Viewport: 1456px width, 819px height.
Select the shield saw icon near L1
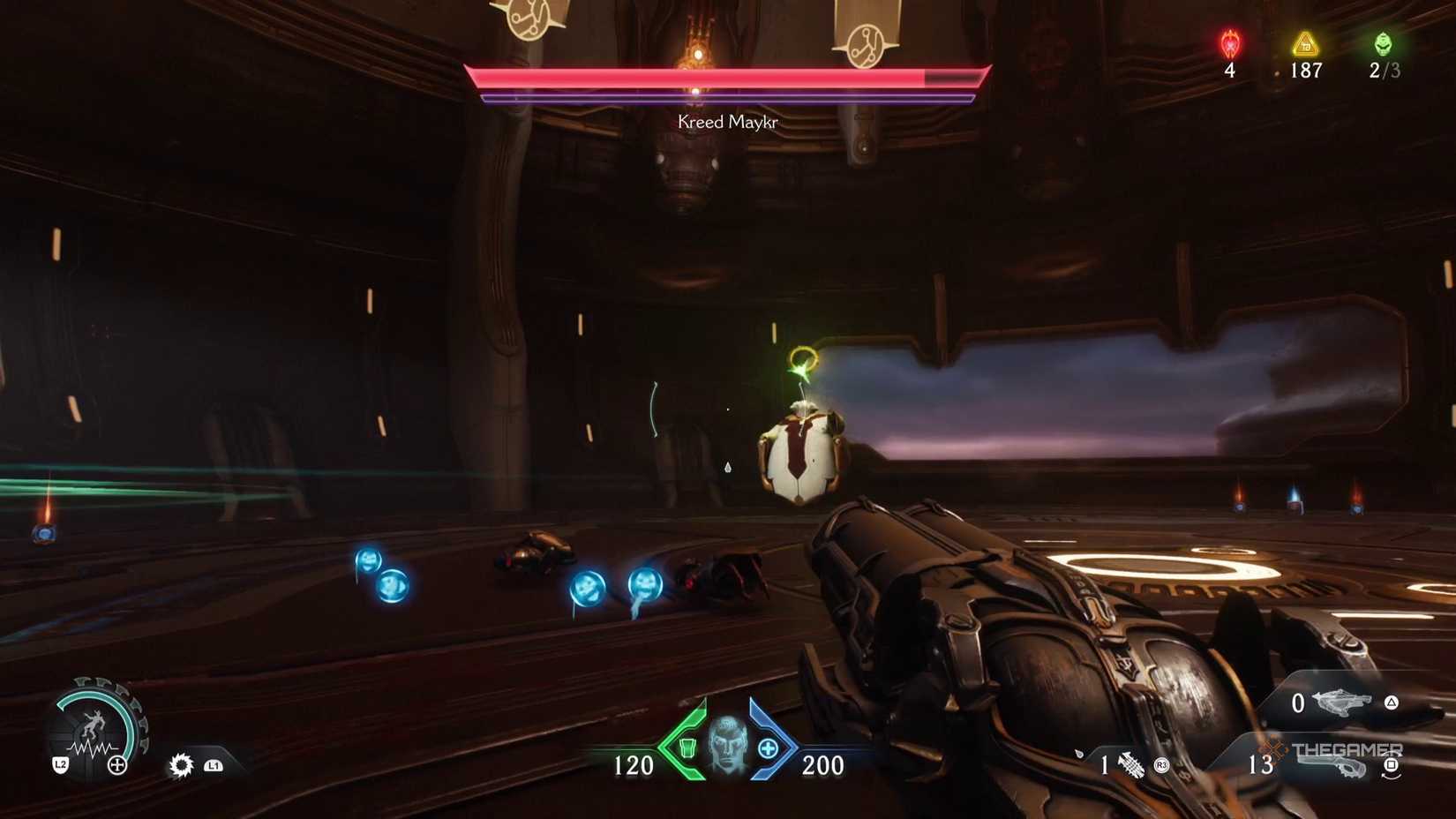(x=182, y=764)
